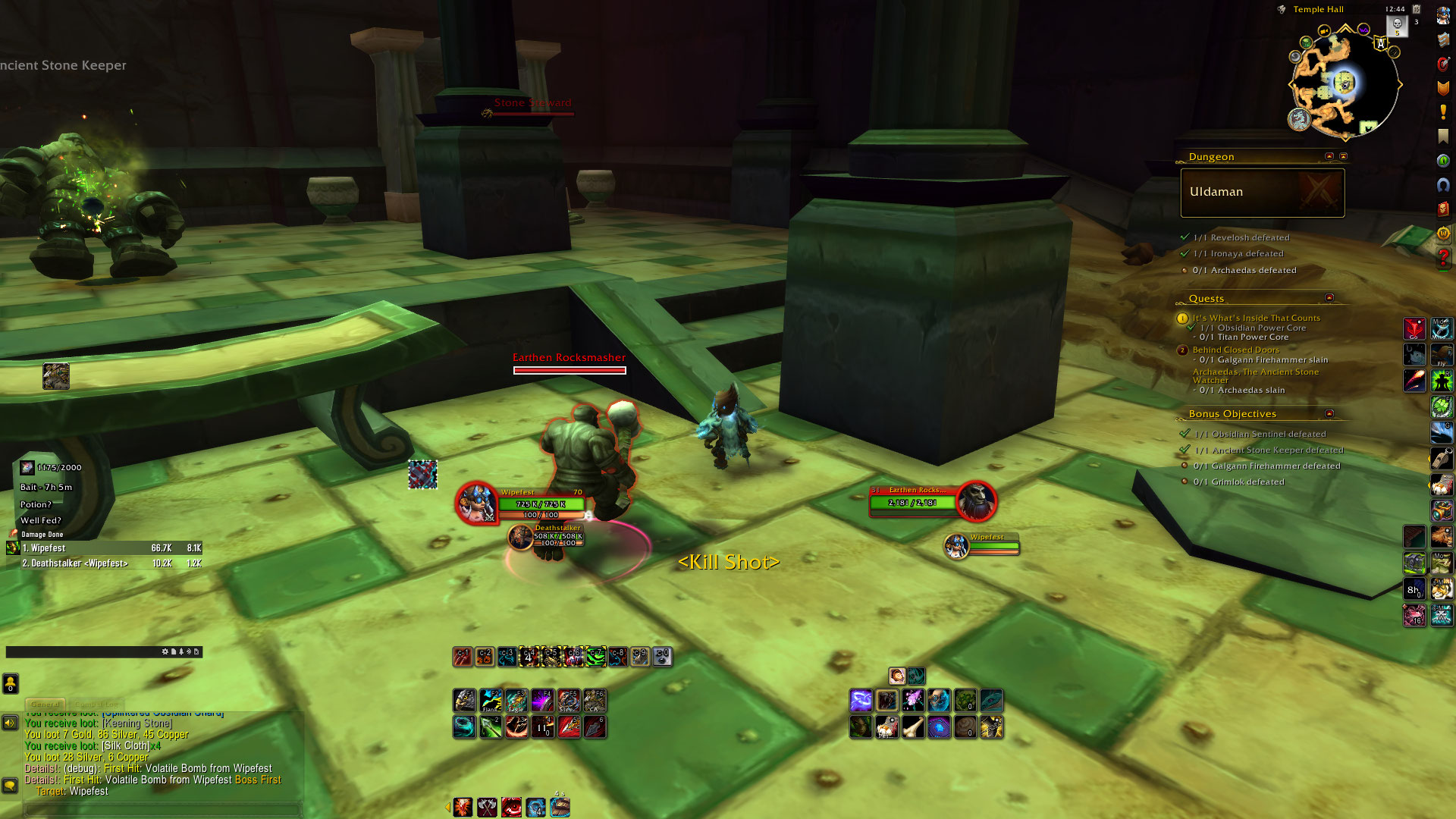1456x819 pixels.
Task: Open the calendar icon beside the clock
Action: (1416, 9)
